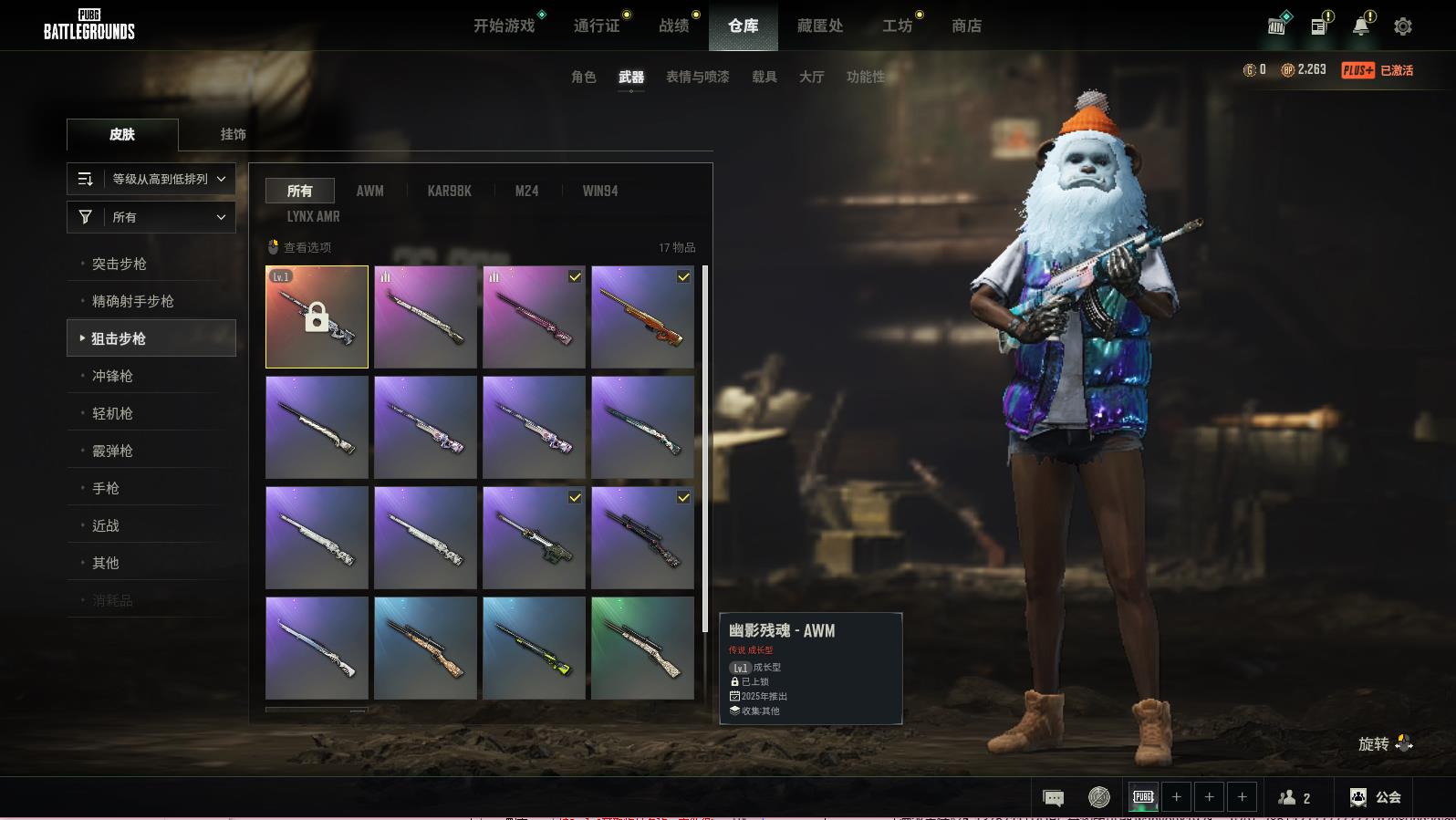
Task: Select the 冲锋枪 (SMG) category
Action: pos(112,376)
